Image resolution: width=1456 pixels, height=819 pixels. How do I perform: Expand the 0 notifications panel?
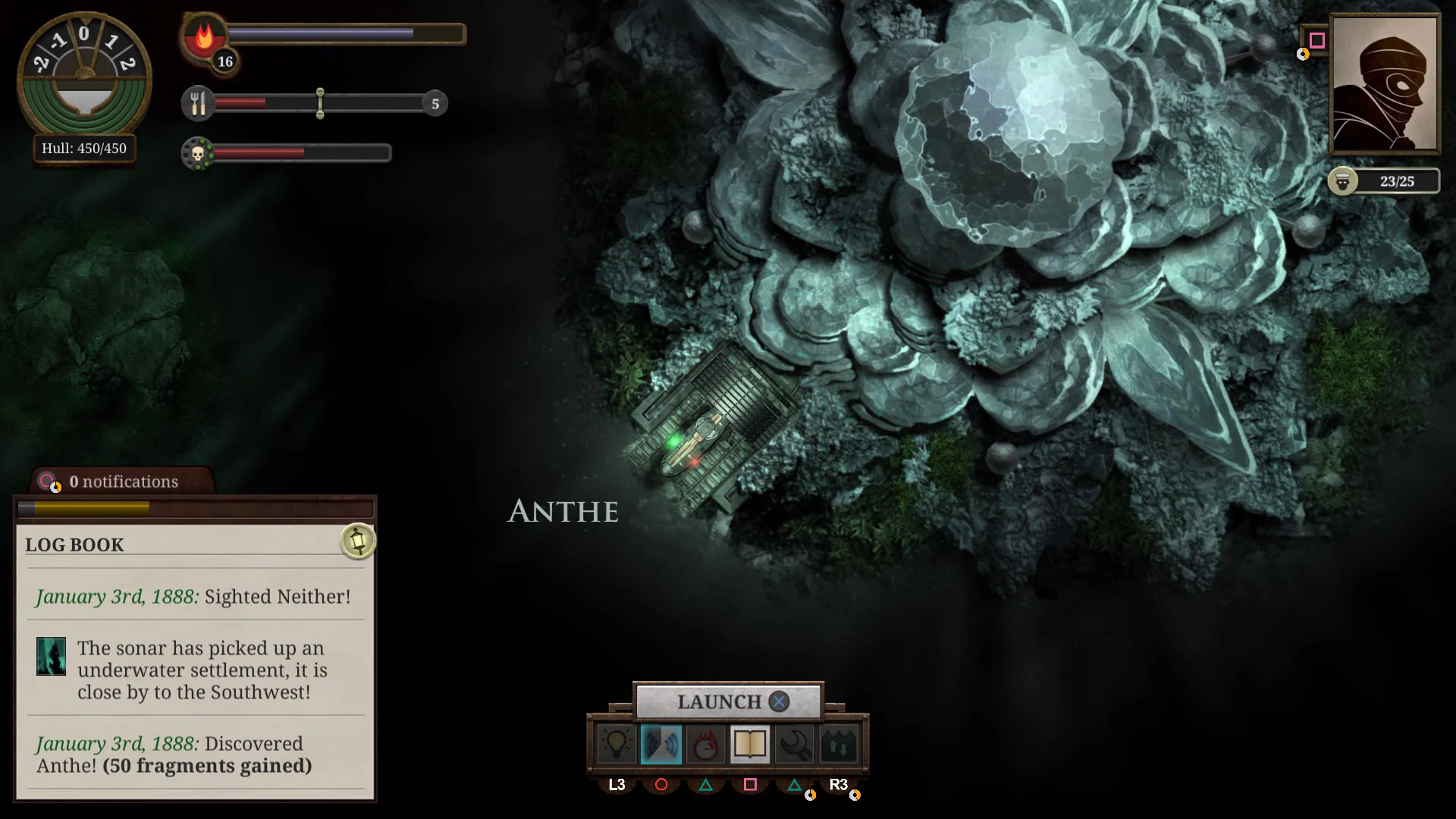[x=121, y=481]
